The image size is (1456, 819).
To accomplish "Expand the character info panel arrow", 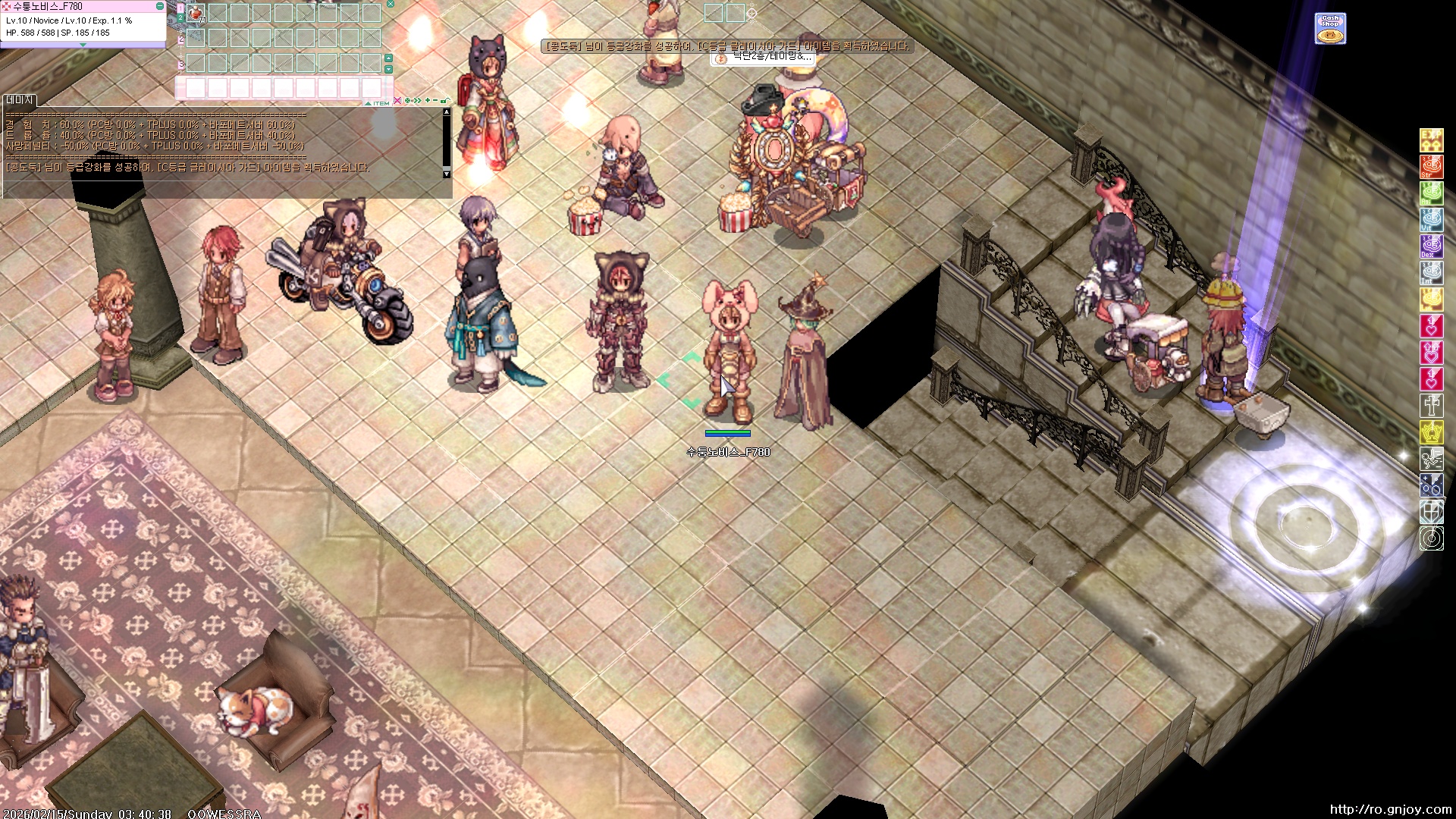I will coord(83,45).
